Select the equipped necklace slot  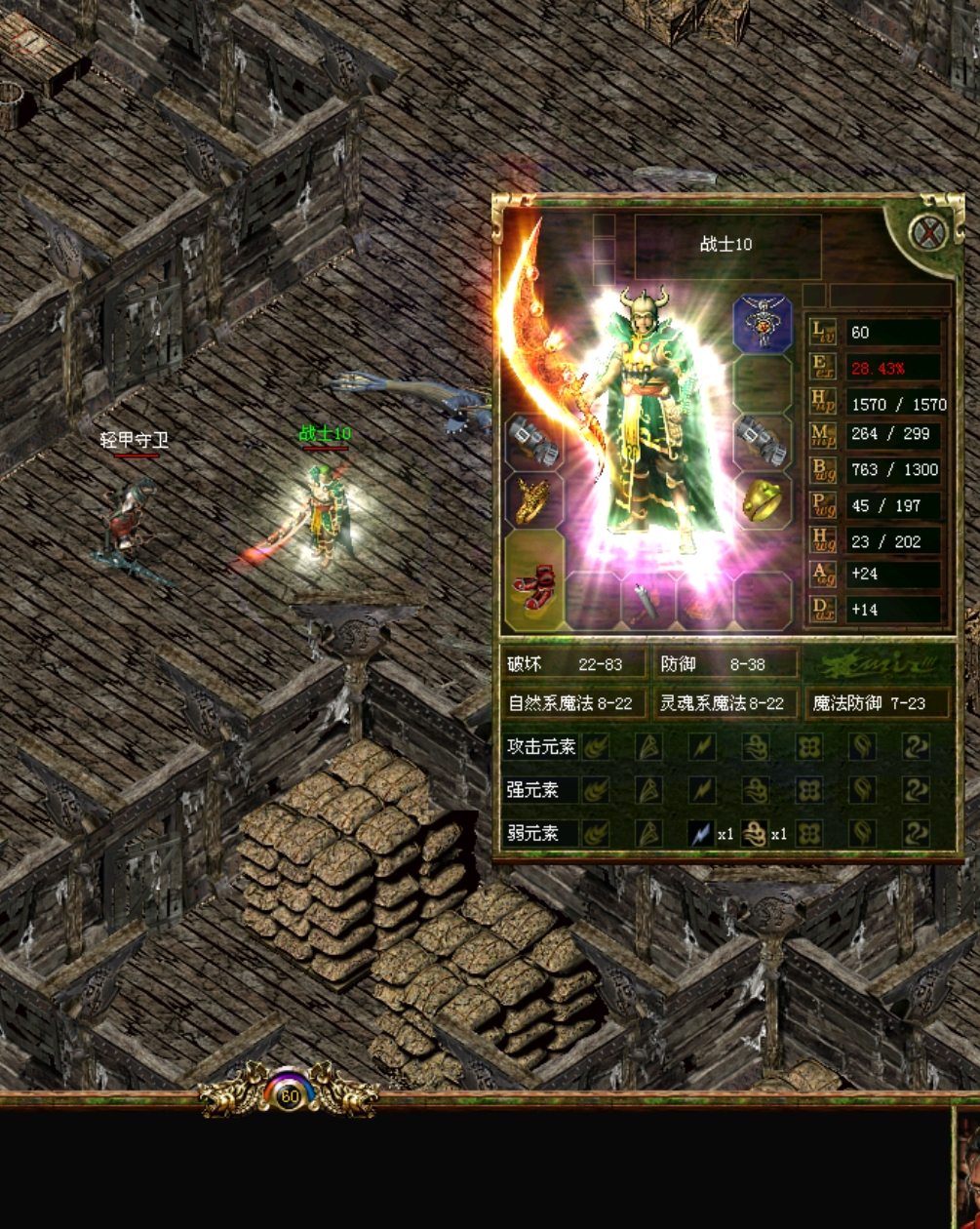click(762, 323)
